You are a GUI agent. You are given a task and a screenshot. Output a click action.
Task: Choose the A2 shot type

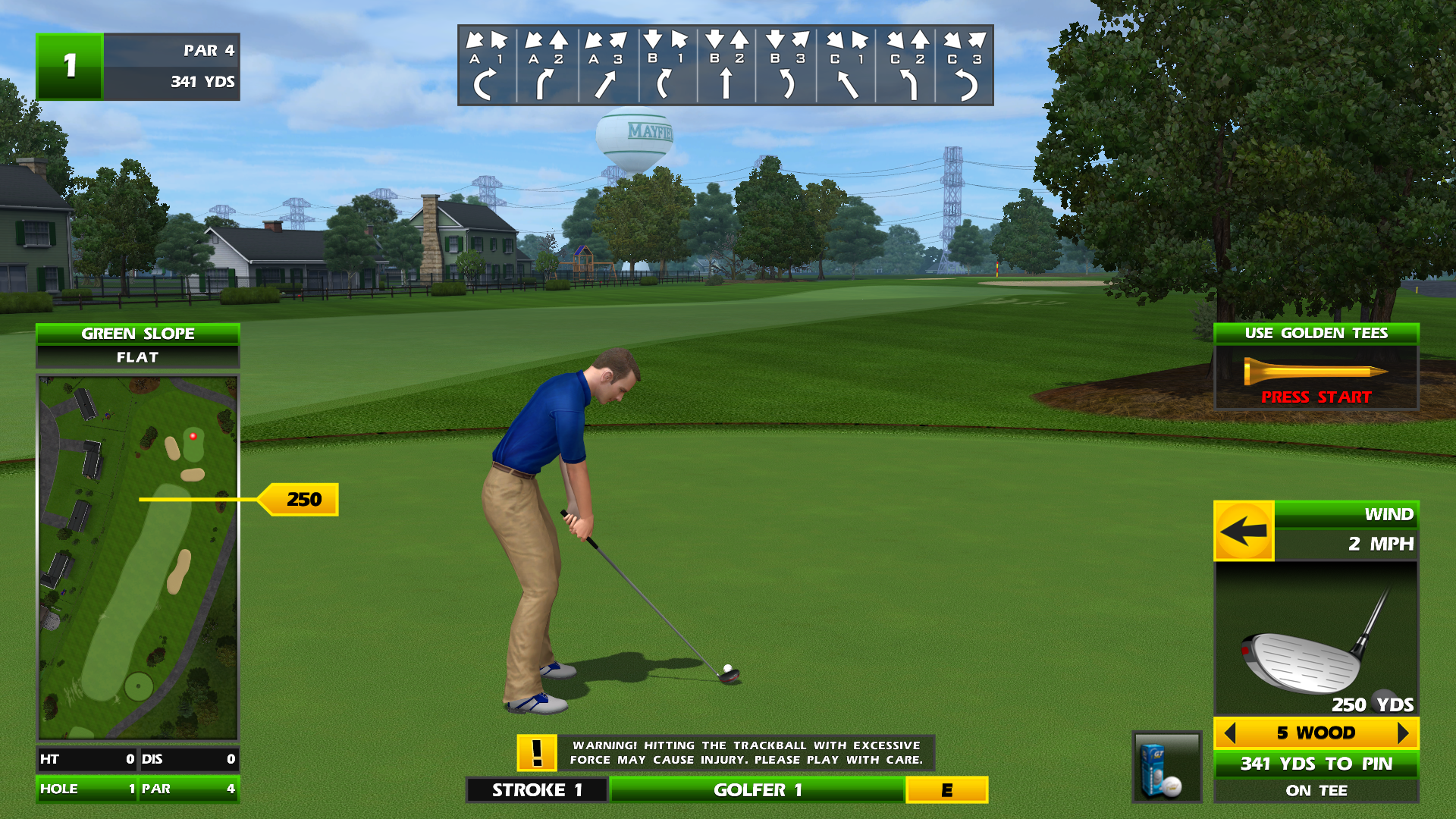click(547, 67)
